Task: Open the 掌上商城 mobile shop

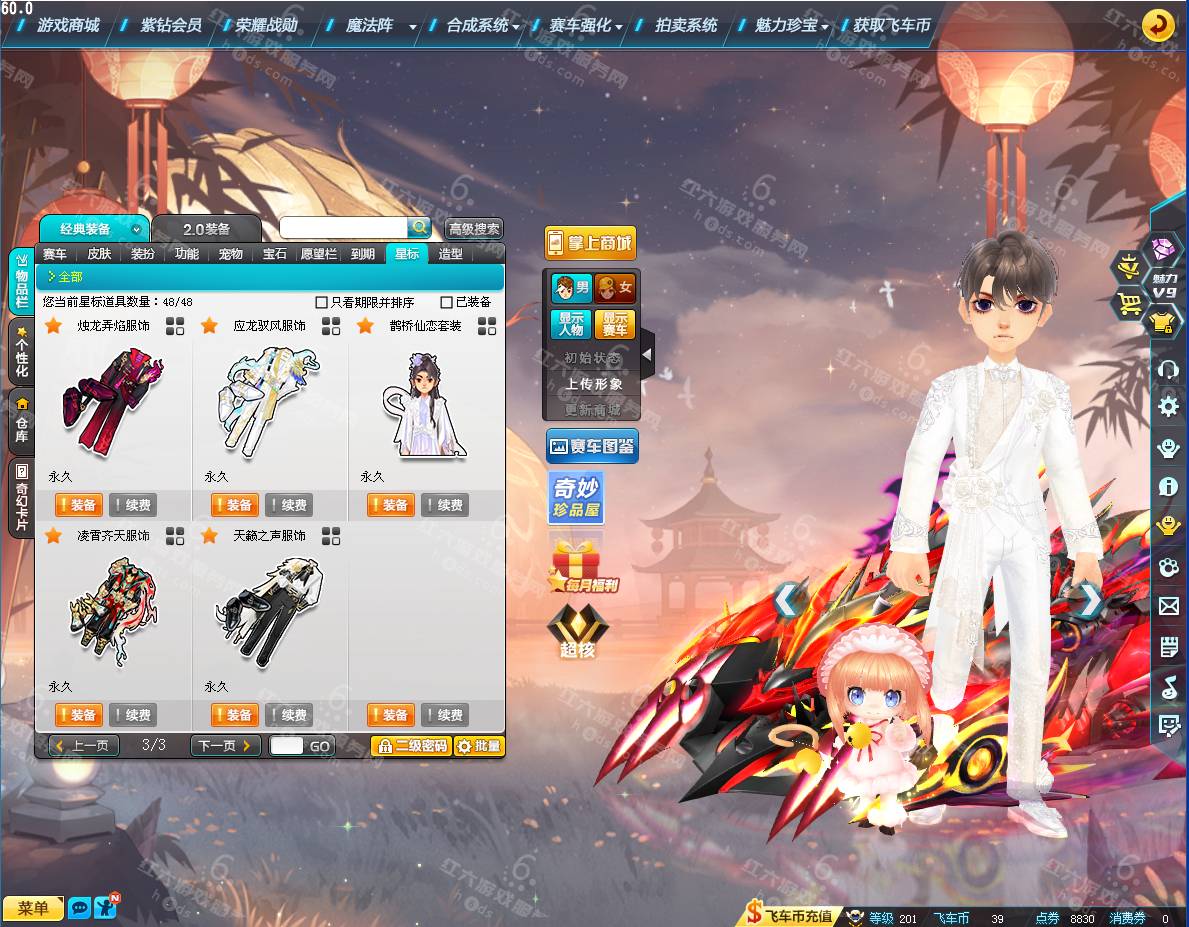Action: pos(590,243)
